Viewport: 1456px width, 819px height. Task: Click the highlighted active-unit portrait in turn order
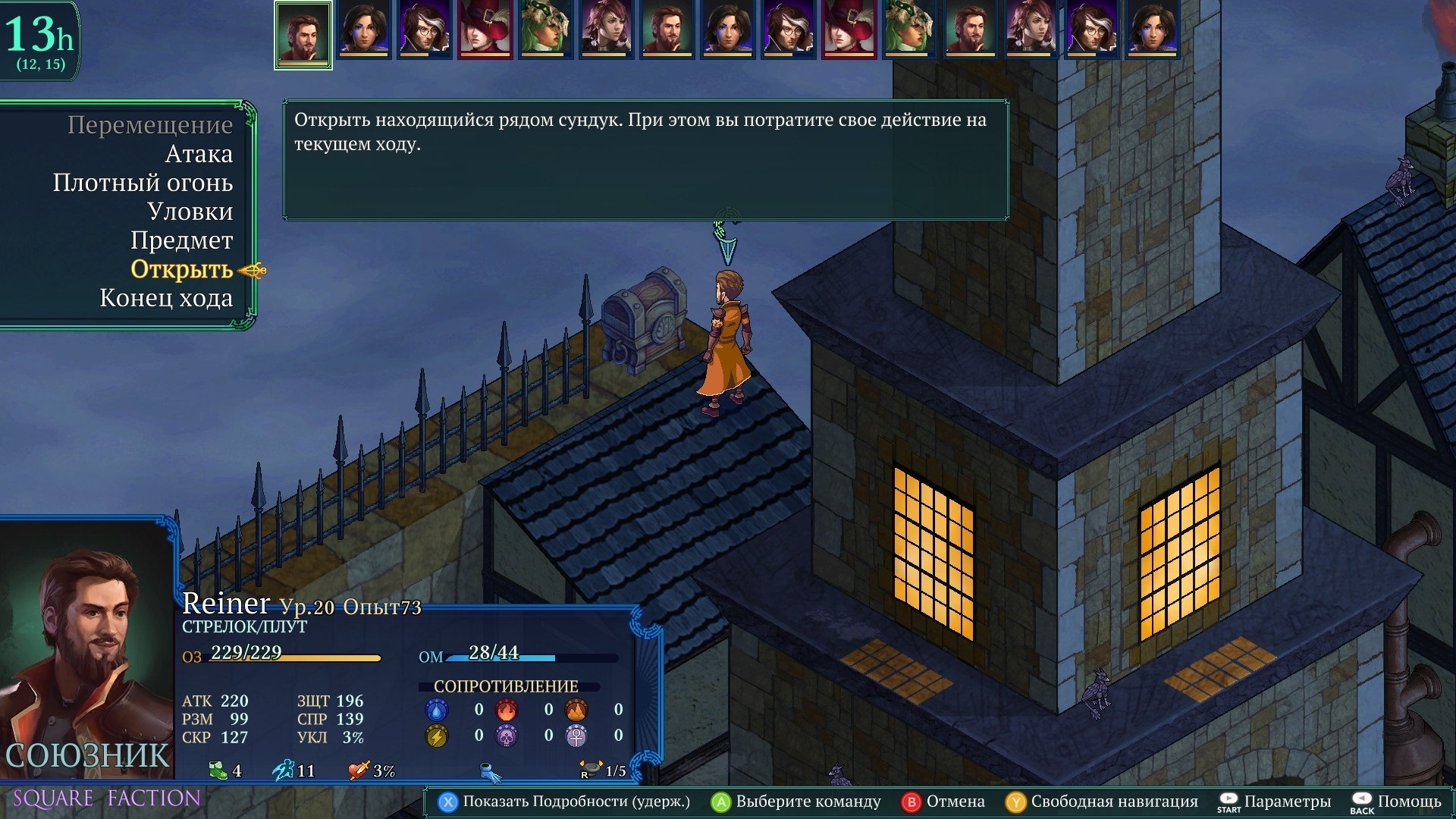303,35
